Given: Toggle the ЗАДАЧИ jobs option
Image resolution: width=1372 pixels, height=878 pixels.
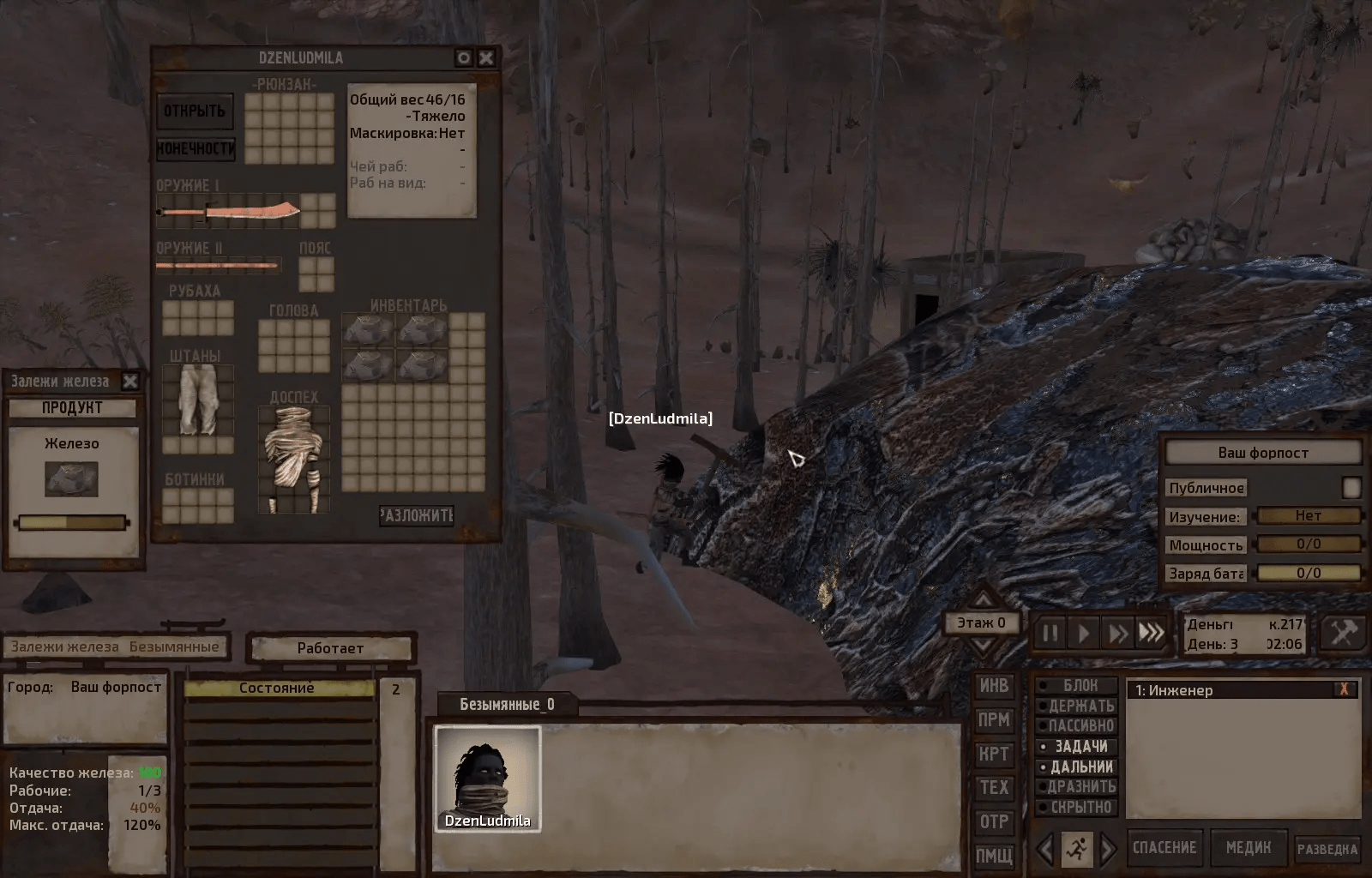Looking at the screenshot, I should [1077, 746].
